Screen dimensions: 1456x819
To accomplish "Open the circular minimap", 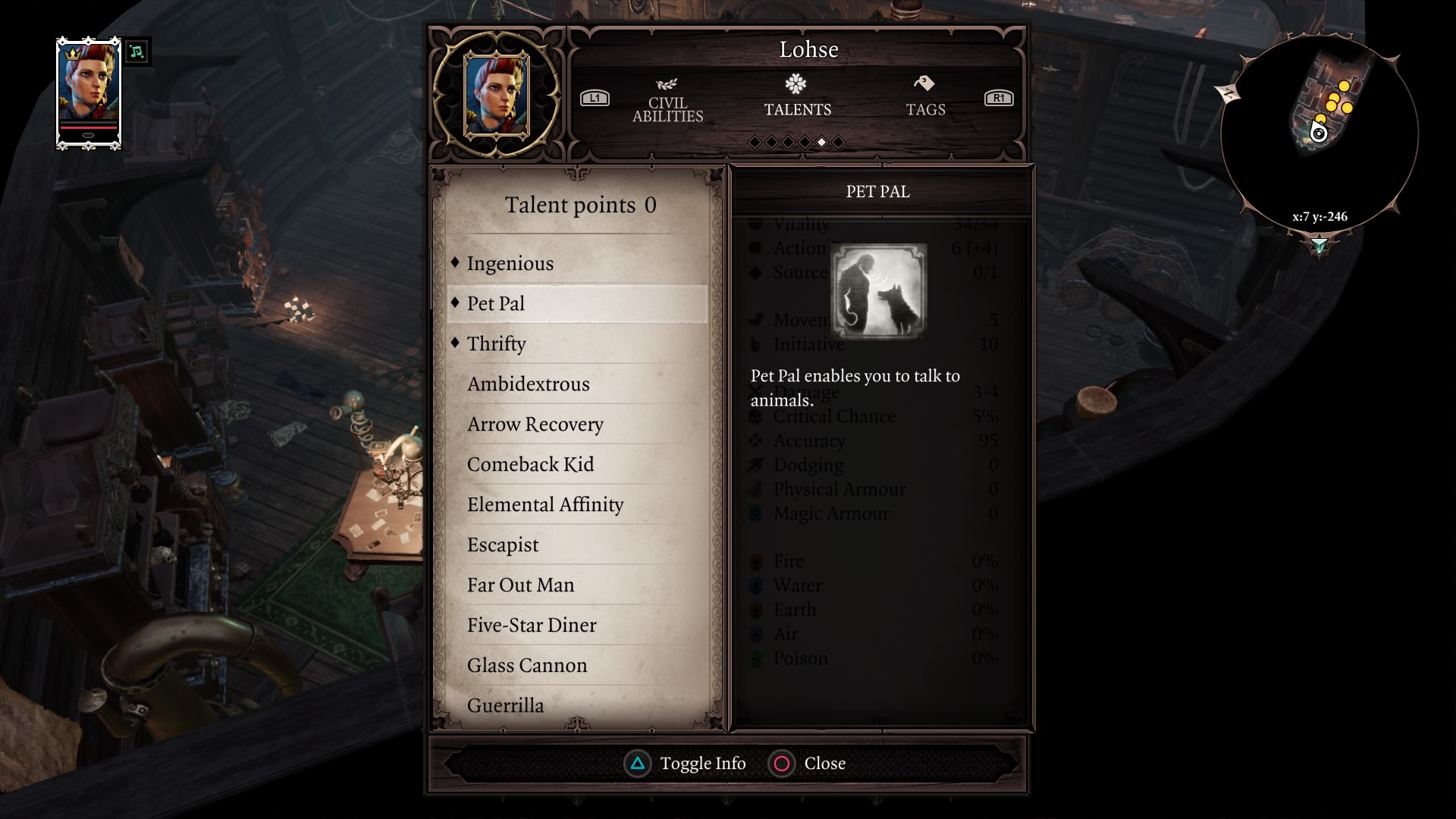I will click(1319, 135).
